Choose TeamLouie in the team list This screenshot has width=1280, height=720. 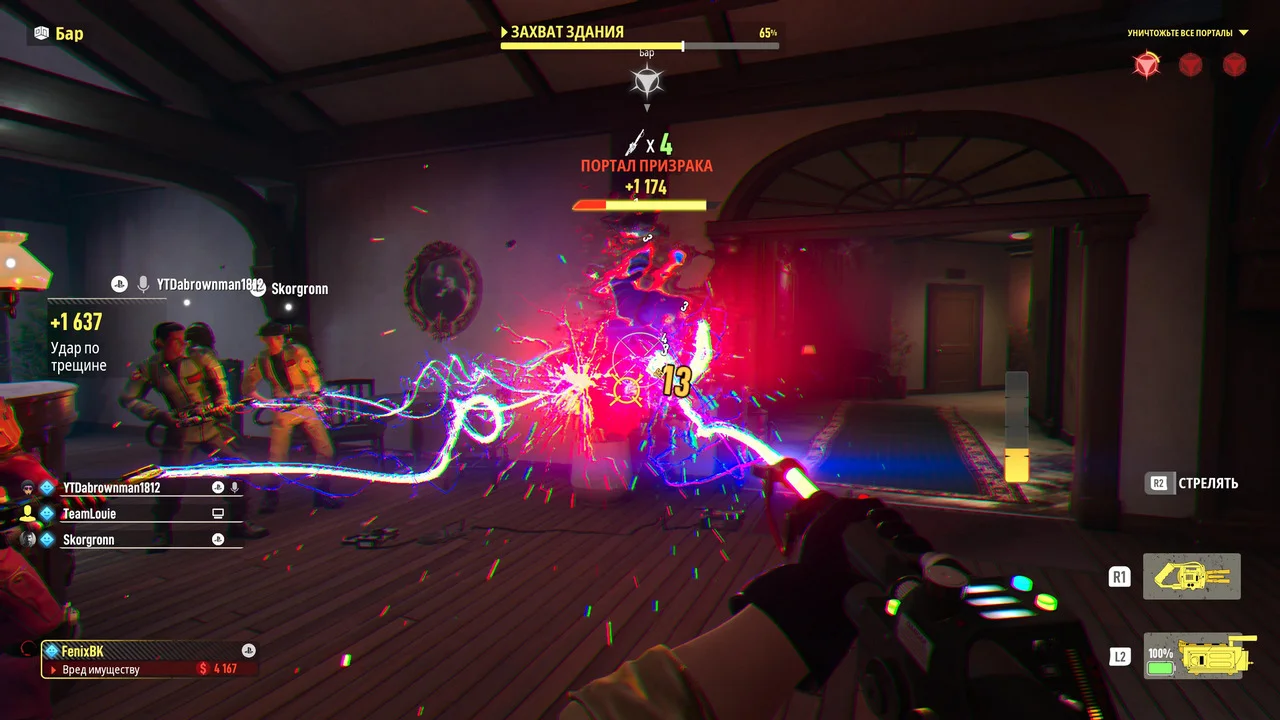89,514
